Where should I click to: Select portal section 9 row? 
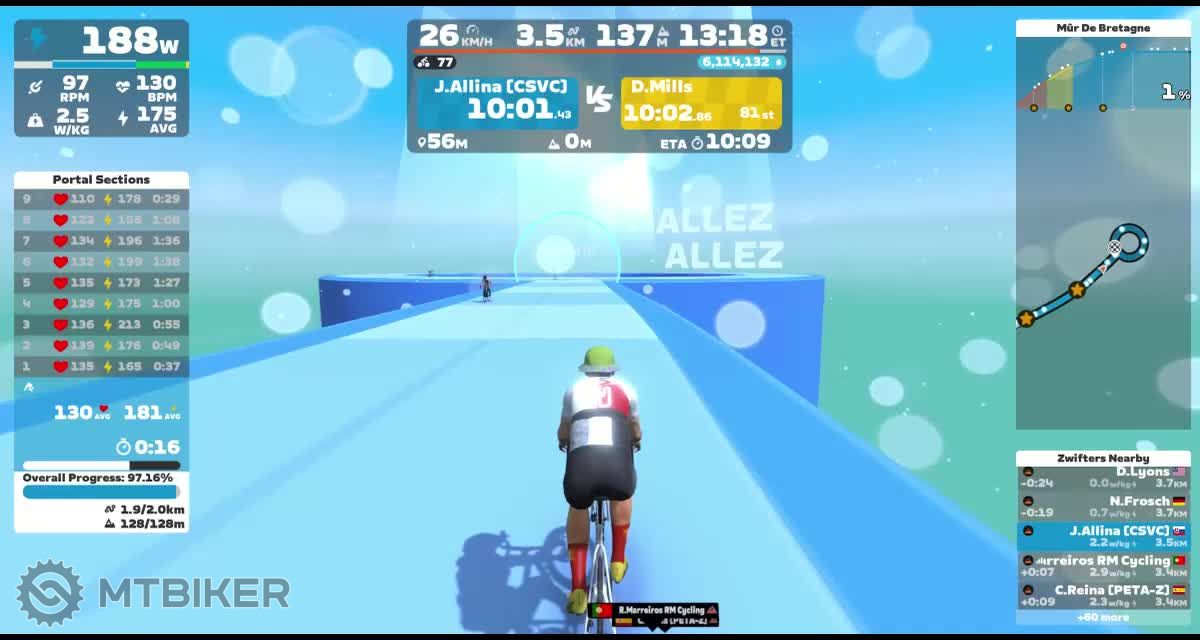click(101, 199)
